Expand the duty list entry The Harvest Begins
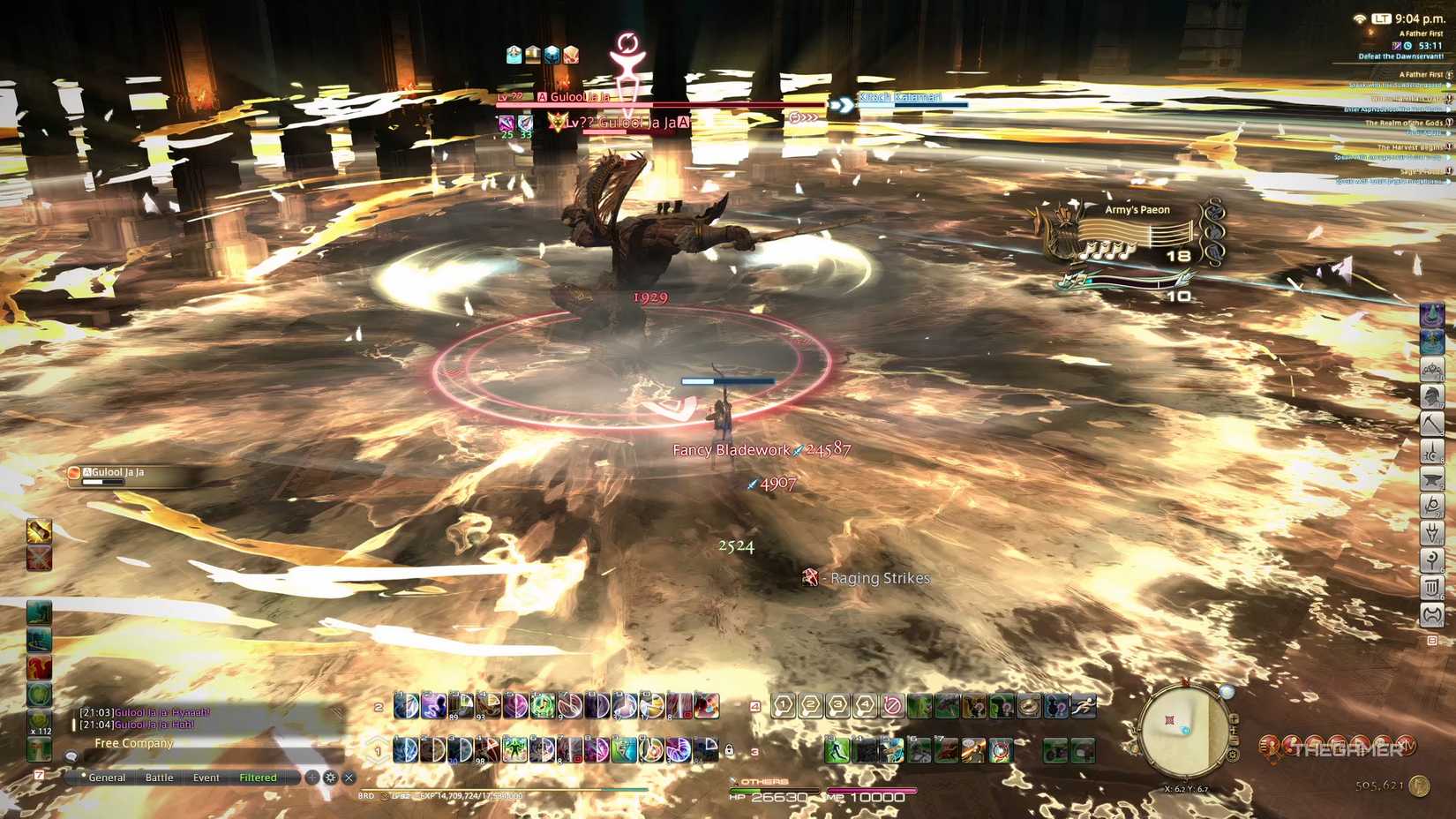Viewport: 1456px width, 819px height. 1409,148
